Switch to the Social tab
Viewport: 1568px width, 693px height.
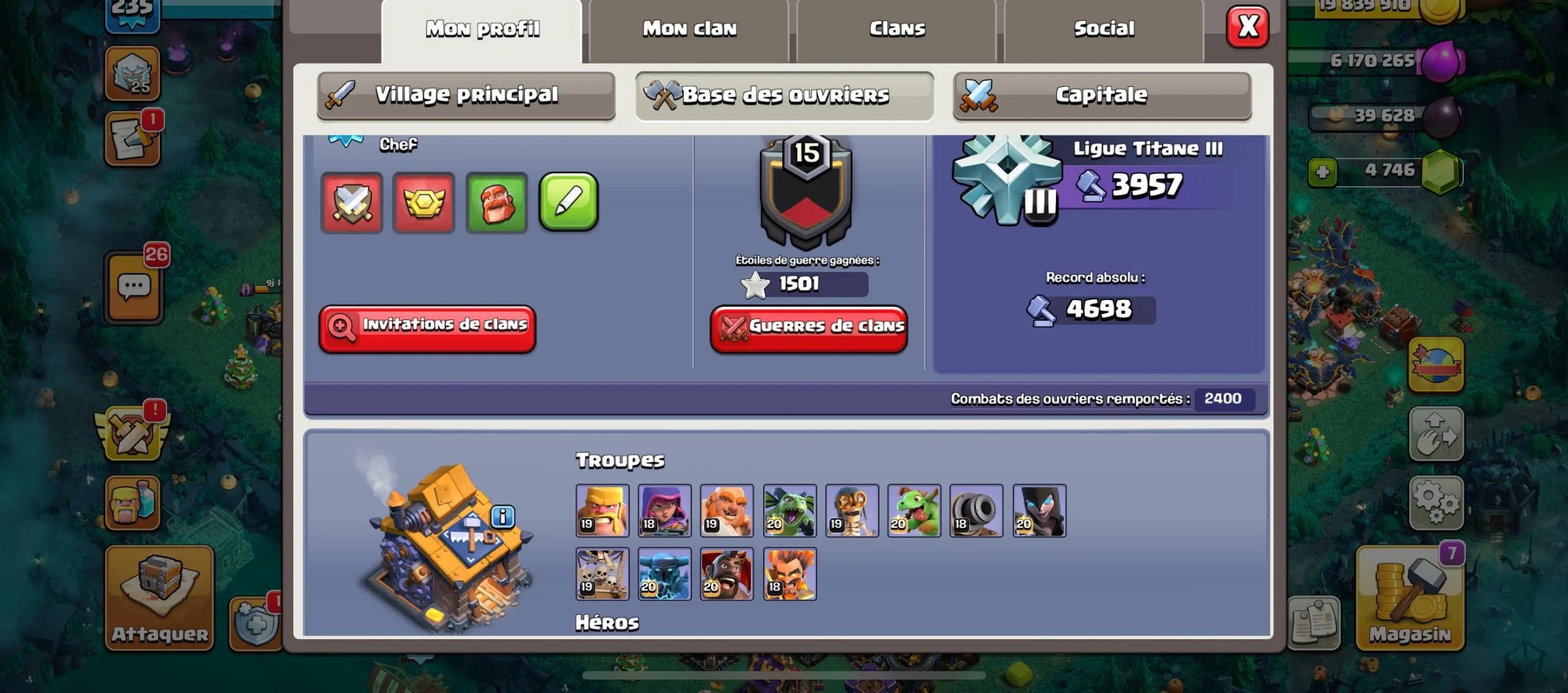tap(1102, 28)
